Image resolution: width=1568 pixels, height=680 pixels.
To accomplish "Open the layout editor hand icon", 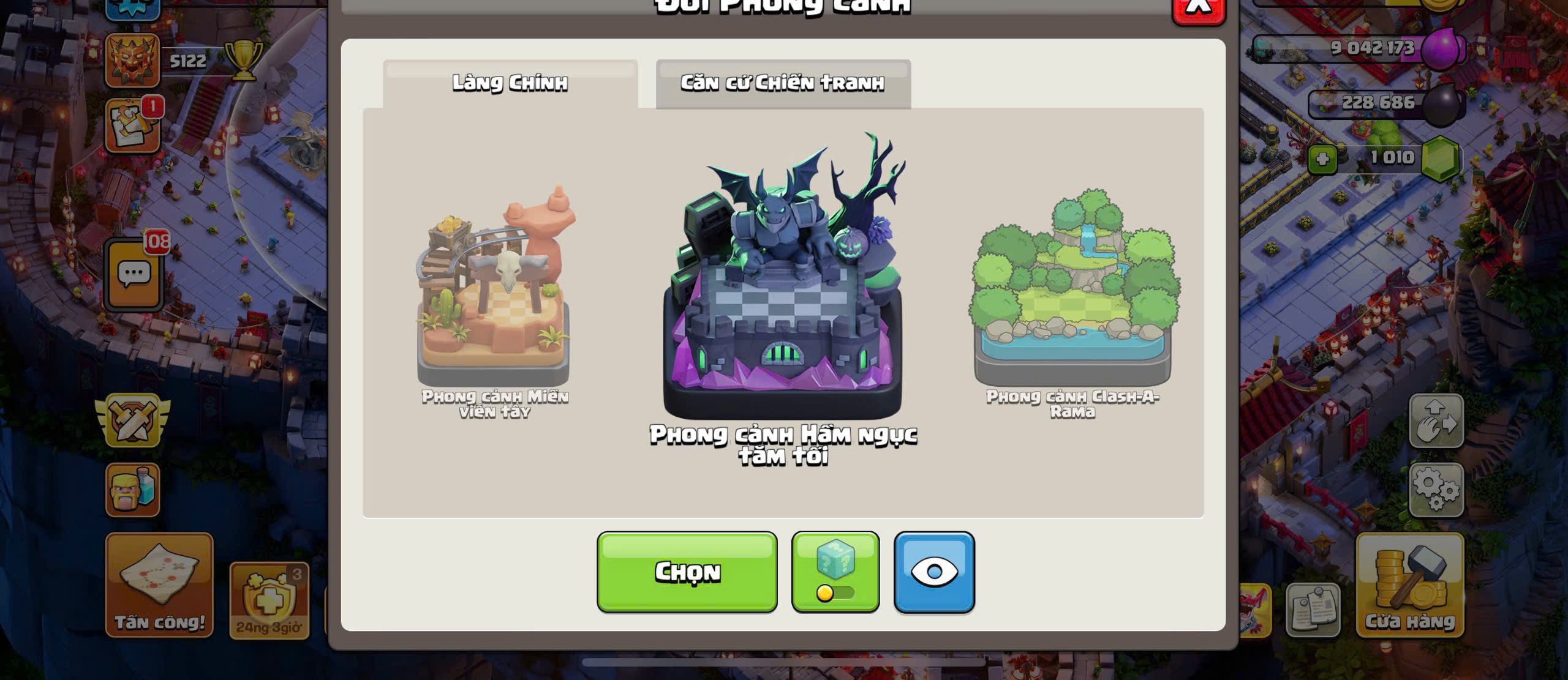I will pos(1436,420).
